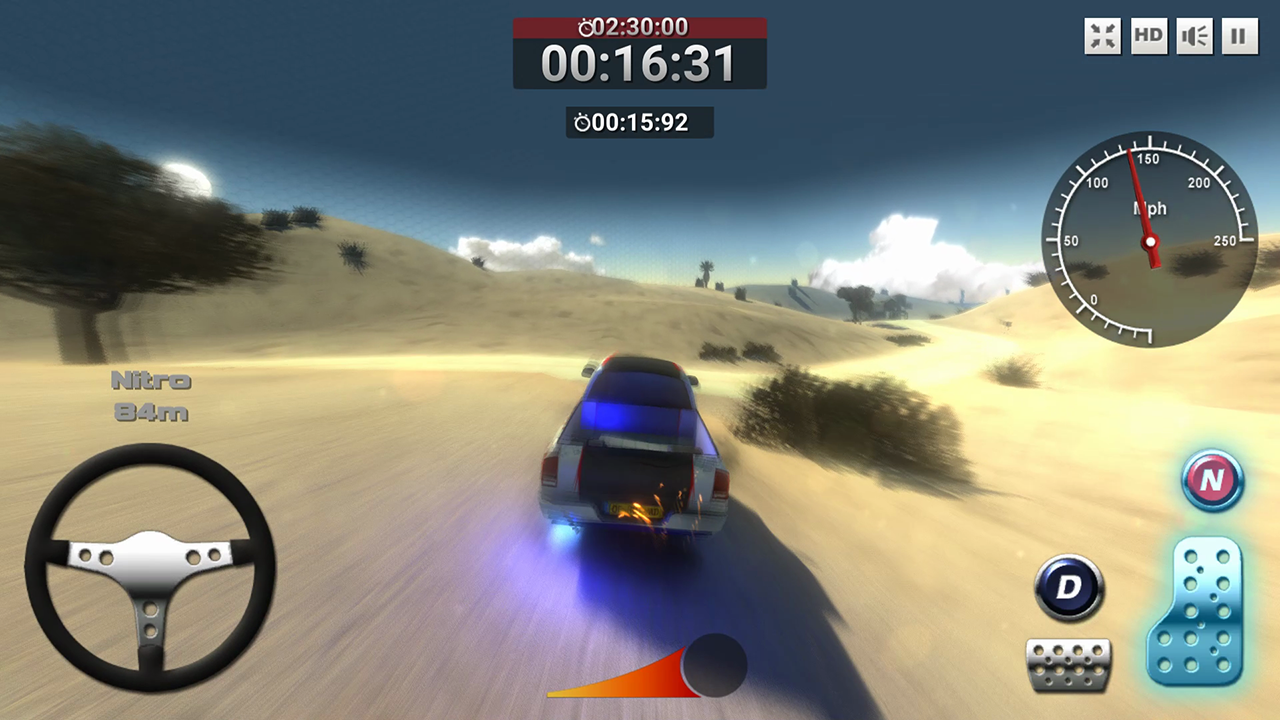
Task: Activate the red N nitro button
Action: [x=1212, y=482]
